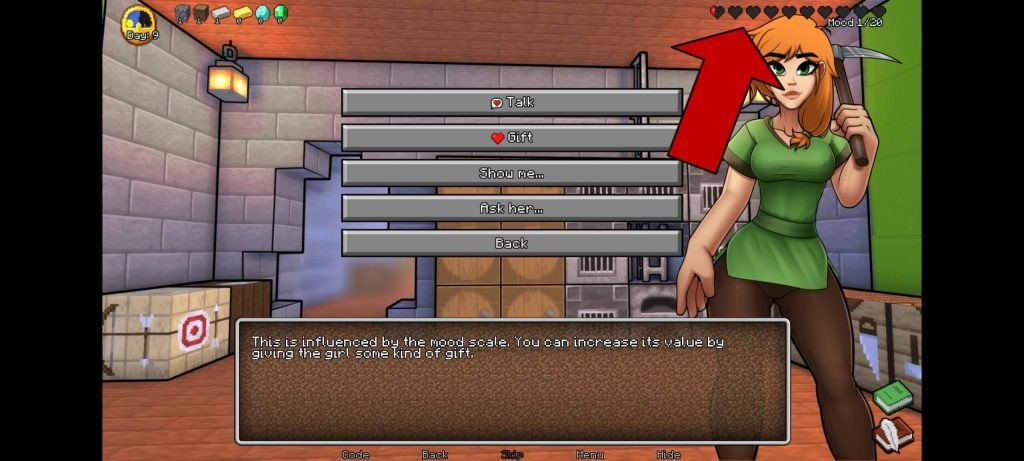Select the Gift option with heart

click(x=511, y=138)
